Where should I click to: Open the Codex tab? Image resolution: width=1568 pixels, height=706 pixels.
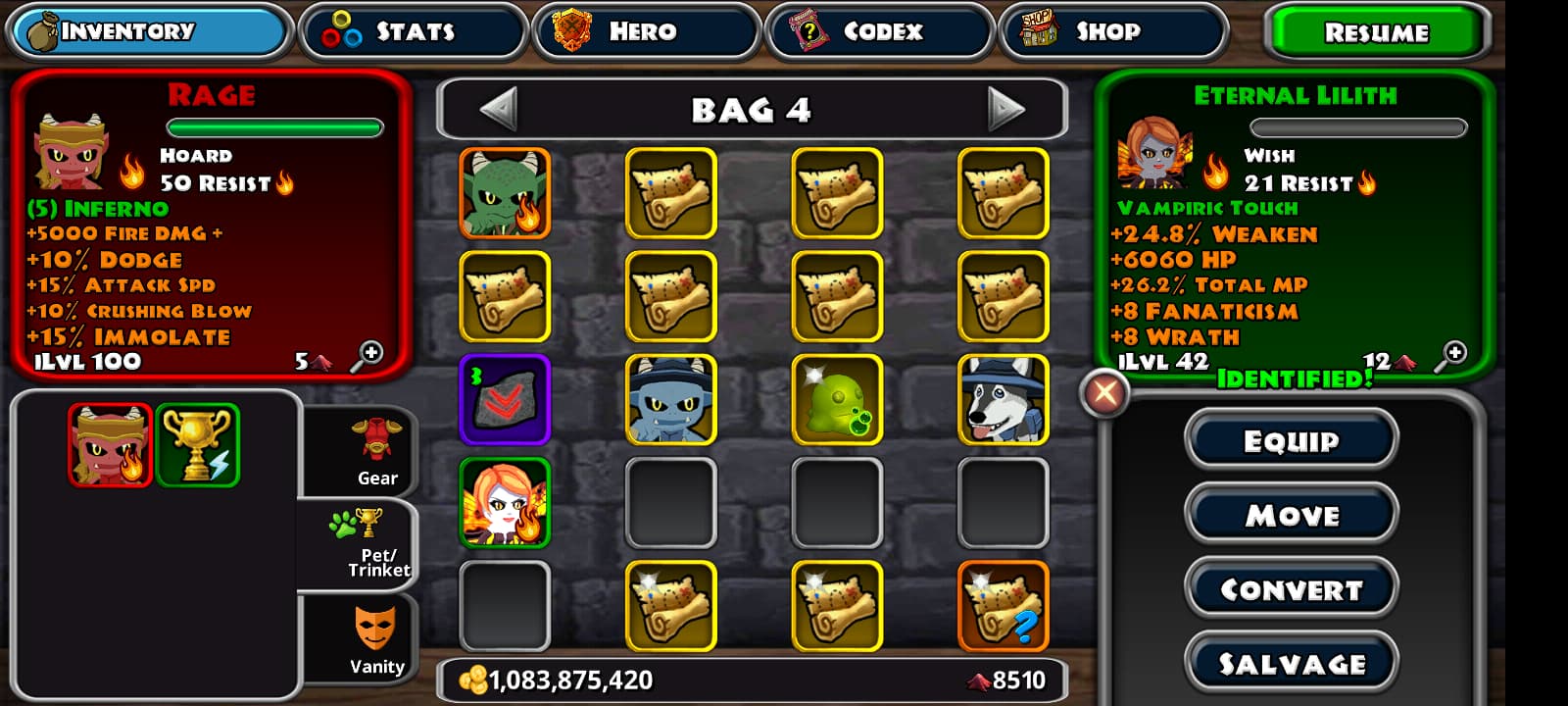[879, 31]
